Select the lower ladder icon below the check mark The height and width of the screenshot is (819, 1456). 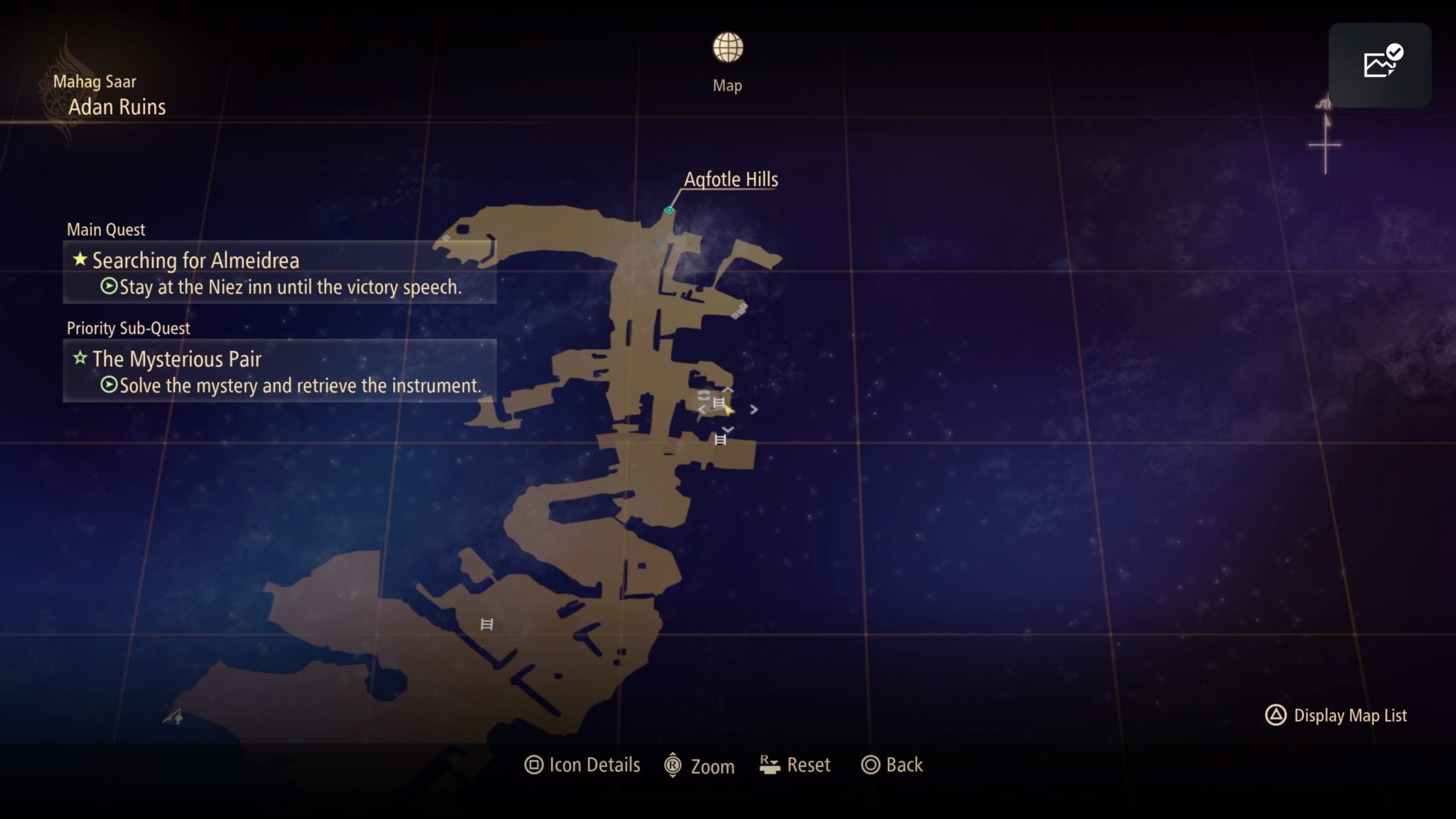pyautogui.click(x=720, y=439)
